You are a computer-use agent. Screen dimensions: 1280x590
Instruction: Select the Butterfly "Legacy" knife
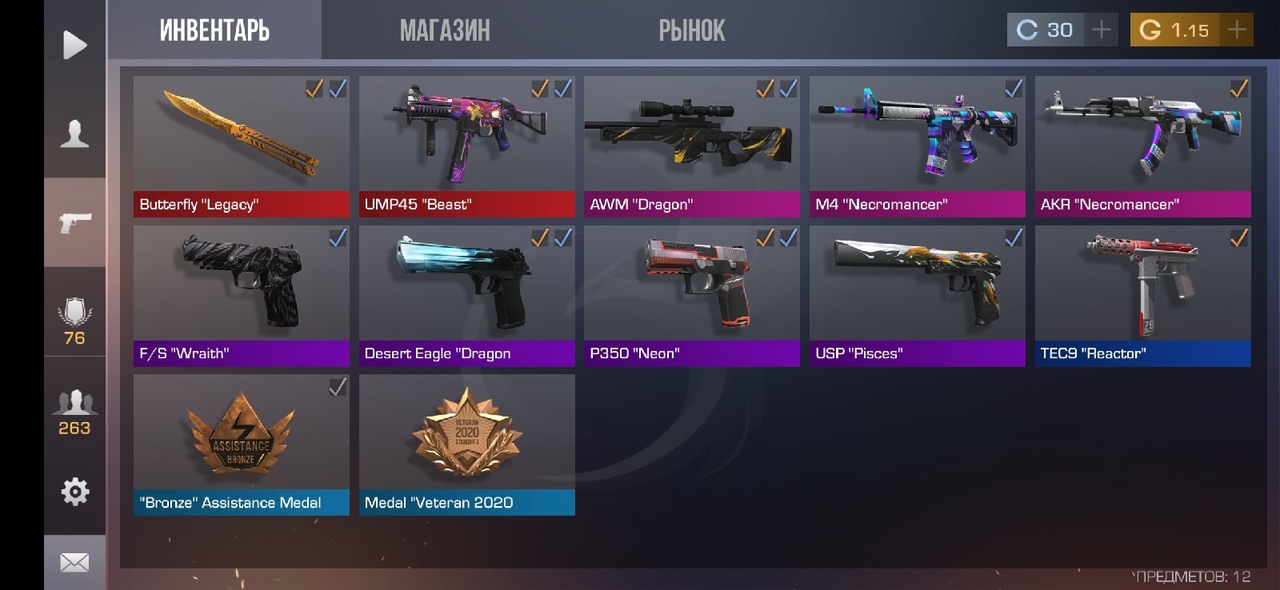point(241,146)
